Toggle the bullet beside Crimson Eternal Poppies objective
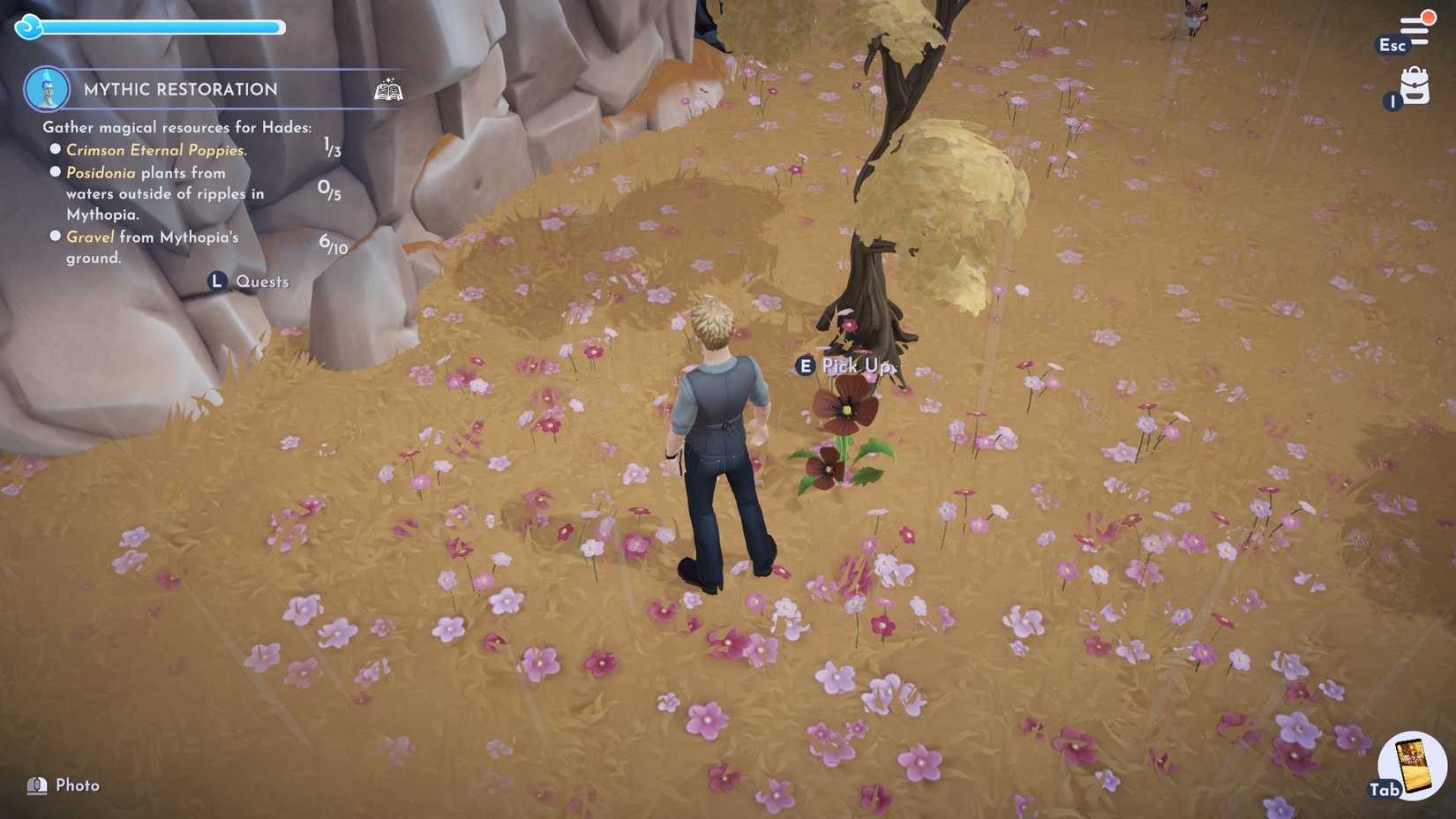1456x819 pixels. (x=55, y=148)
